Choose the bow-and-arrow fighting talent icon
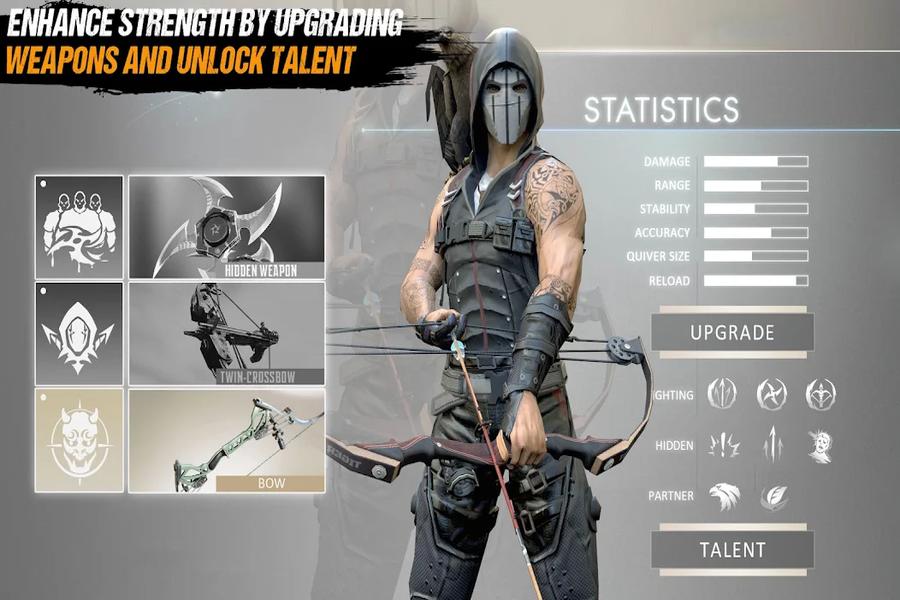Image resolution: width=900 pixels, height=600 pixels. point(821,393)
